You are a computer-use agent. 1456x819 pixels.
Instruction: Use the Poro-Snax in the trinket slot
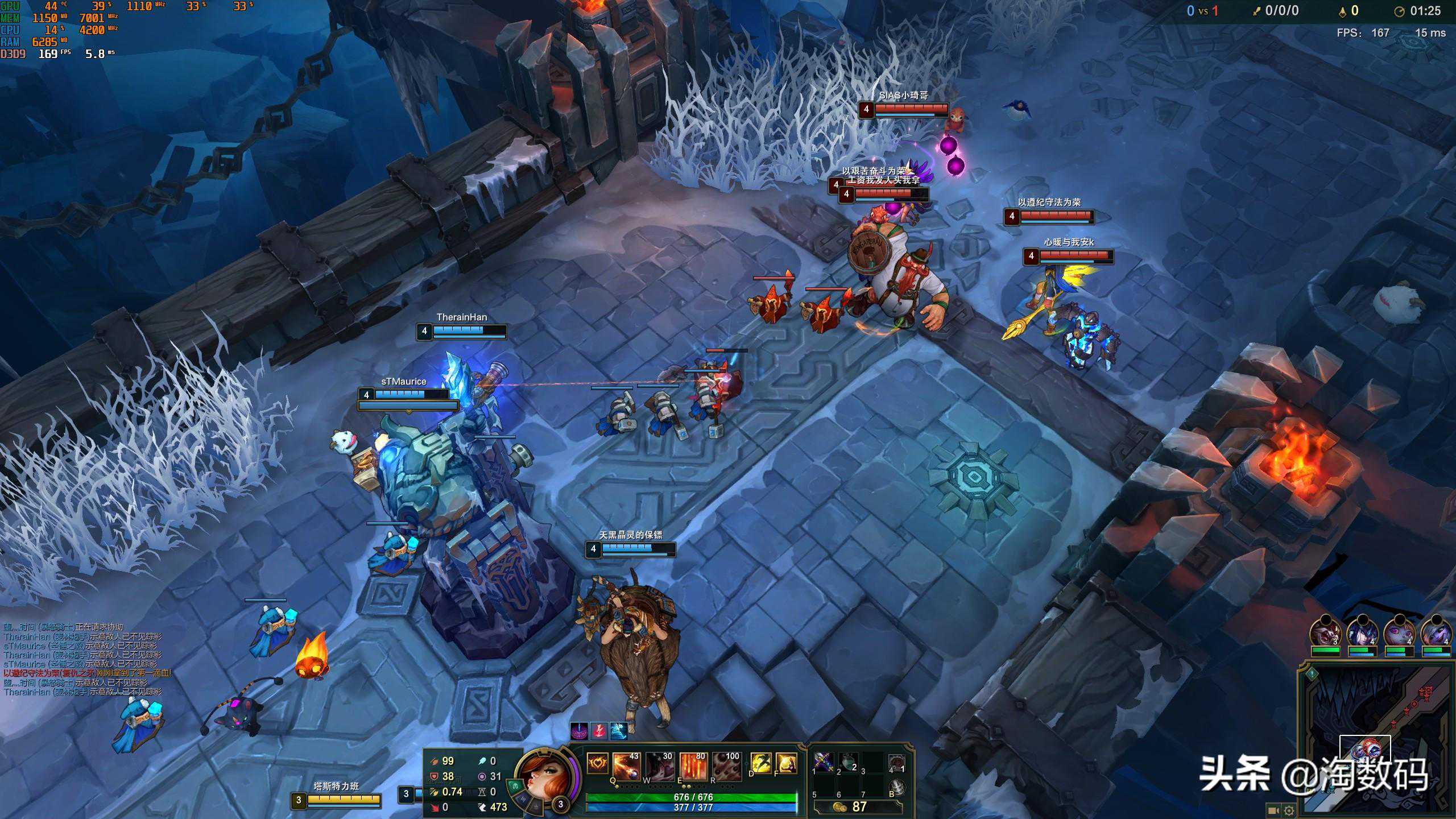click(x=896, y=762)
